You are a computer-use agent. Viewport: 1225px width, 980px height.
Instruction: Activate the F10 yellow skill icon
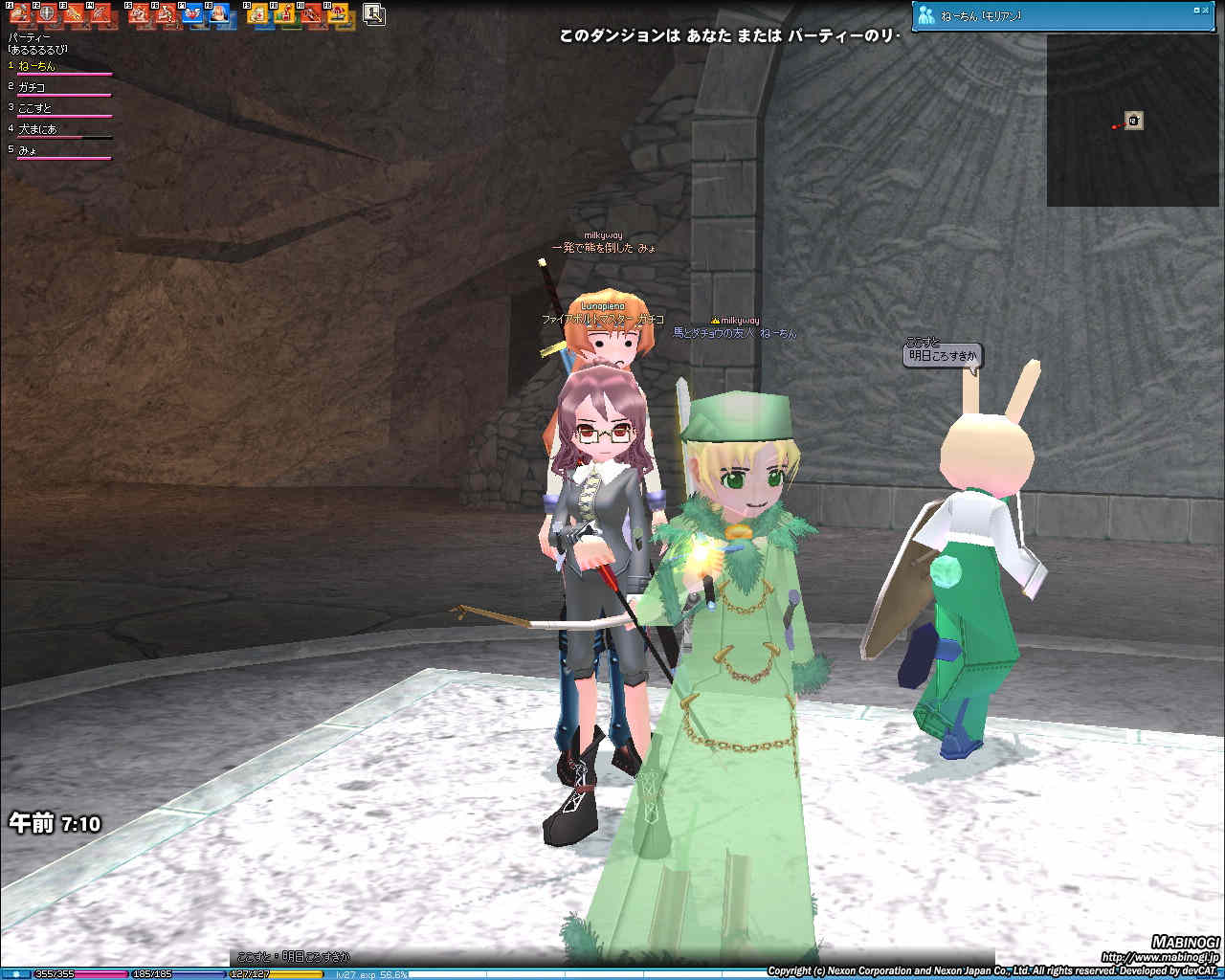point(284,13)
